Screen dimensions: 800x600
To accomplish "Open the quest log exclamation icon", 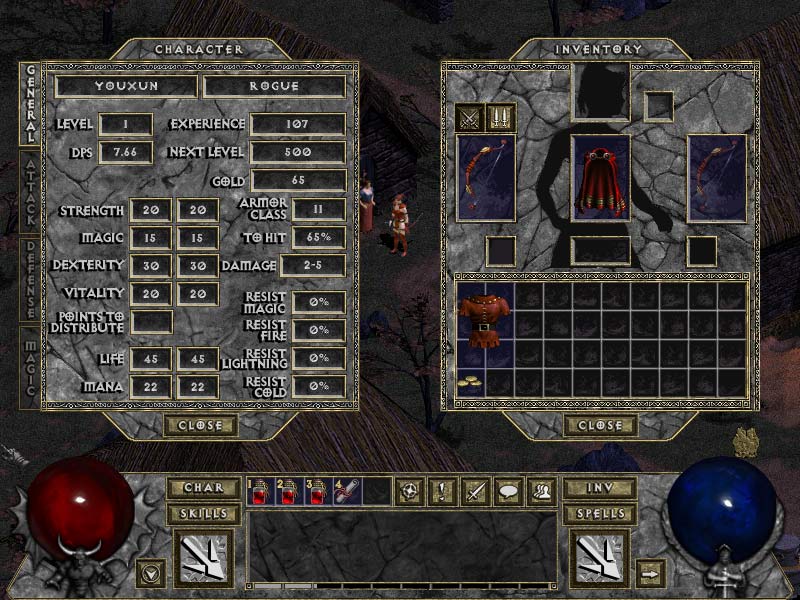I will (x=439, y=491).
